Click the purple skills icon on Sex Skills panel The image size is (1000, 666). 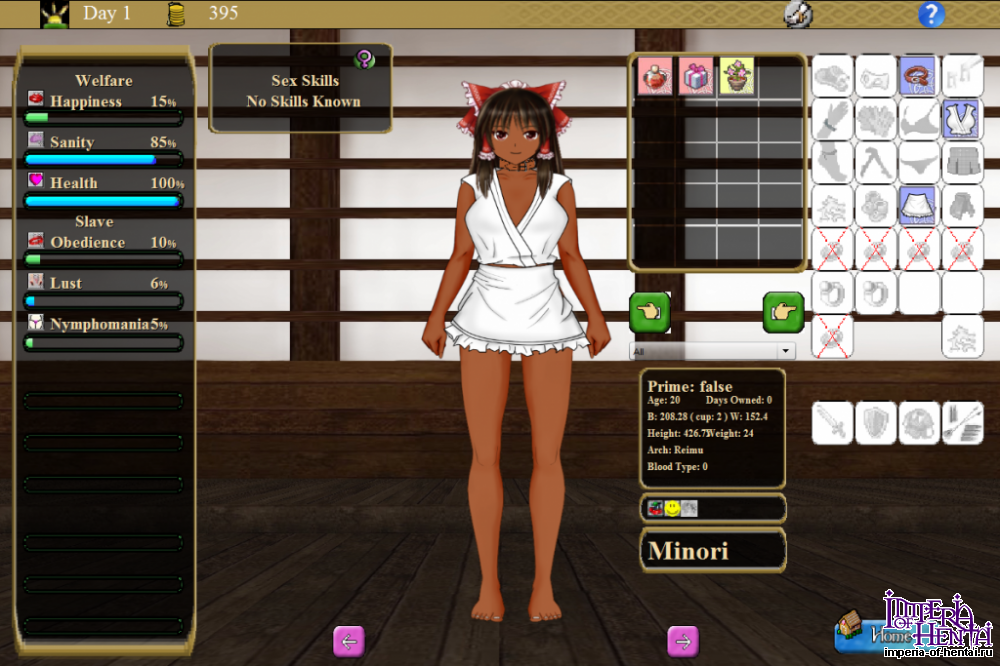click(365, 60)
